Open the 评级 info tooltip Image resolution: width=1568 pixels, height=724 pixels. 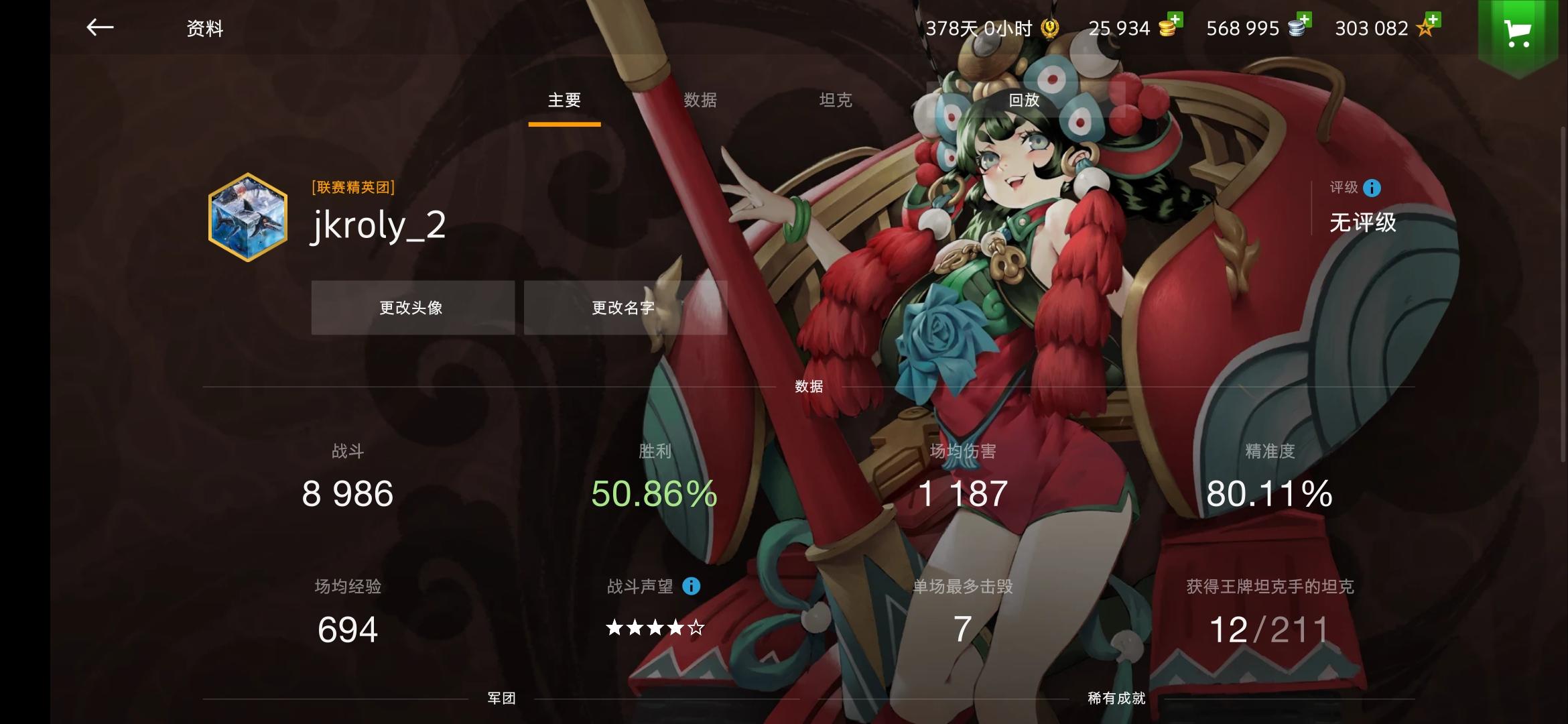pyautogui.click(x=1371, y=188)
